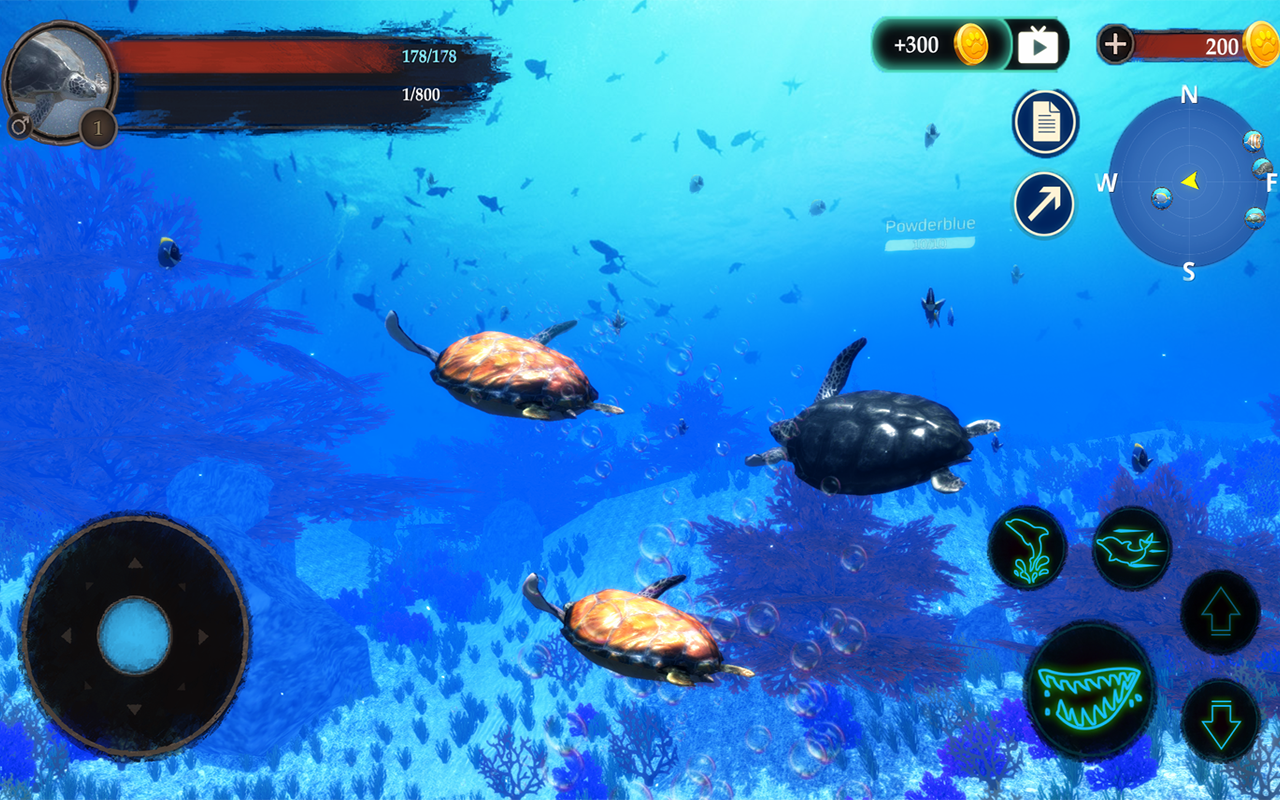The width and height of the screenshot is (1280, 800).
Task: Watch video ad for +300 coins
Action: [1038, 45]
